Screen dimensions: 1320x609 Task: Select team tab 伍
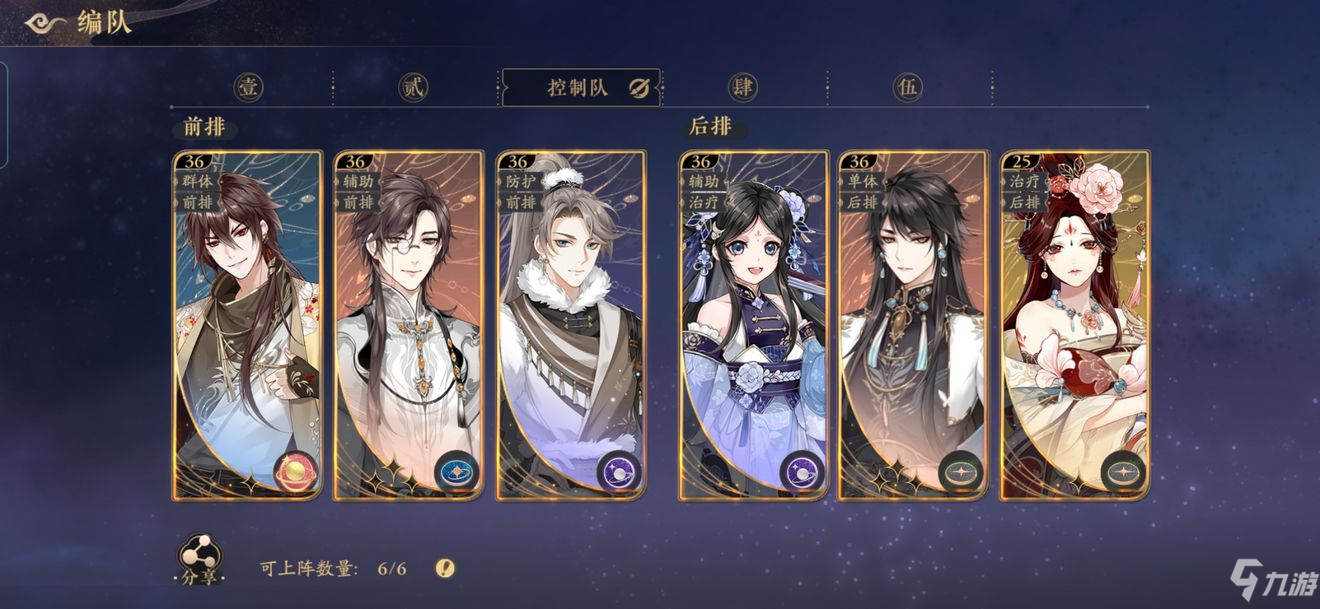908,87
